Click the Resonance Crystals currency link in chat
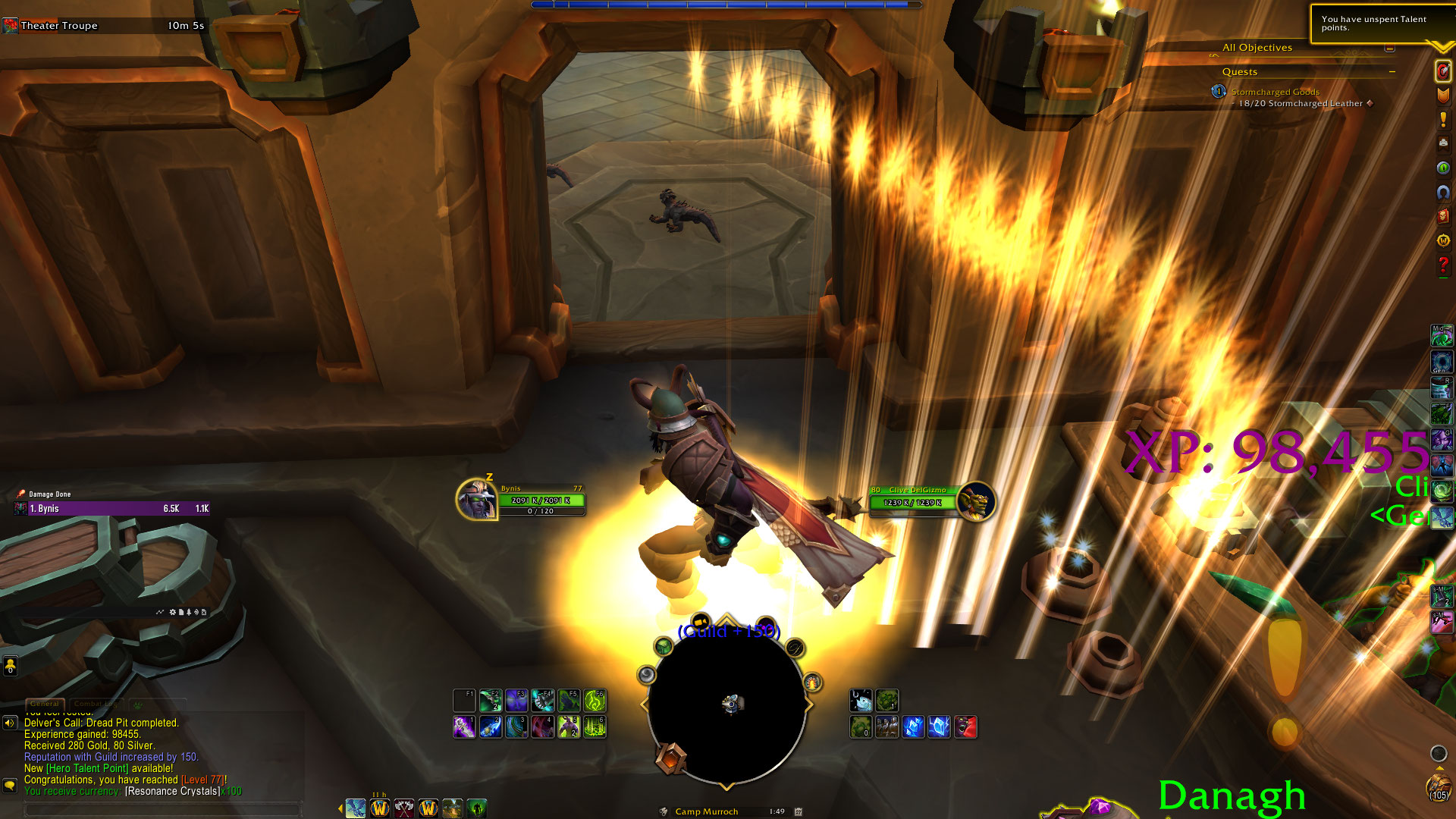The width and height of the screenshot is (1456, 819). 173,791
